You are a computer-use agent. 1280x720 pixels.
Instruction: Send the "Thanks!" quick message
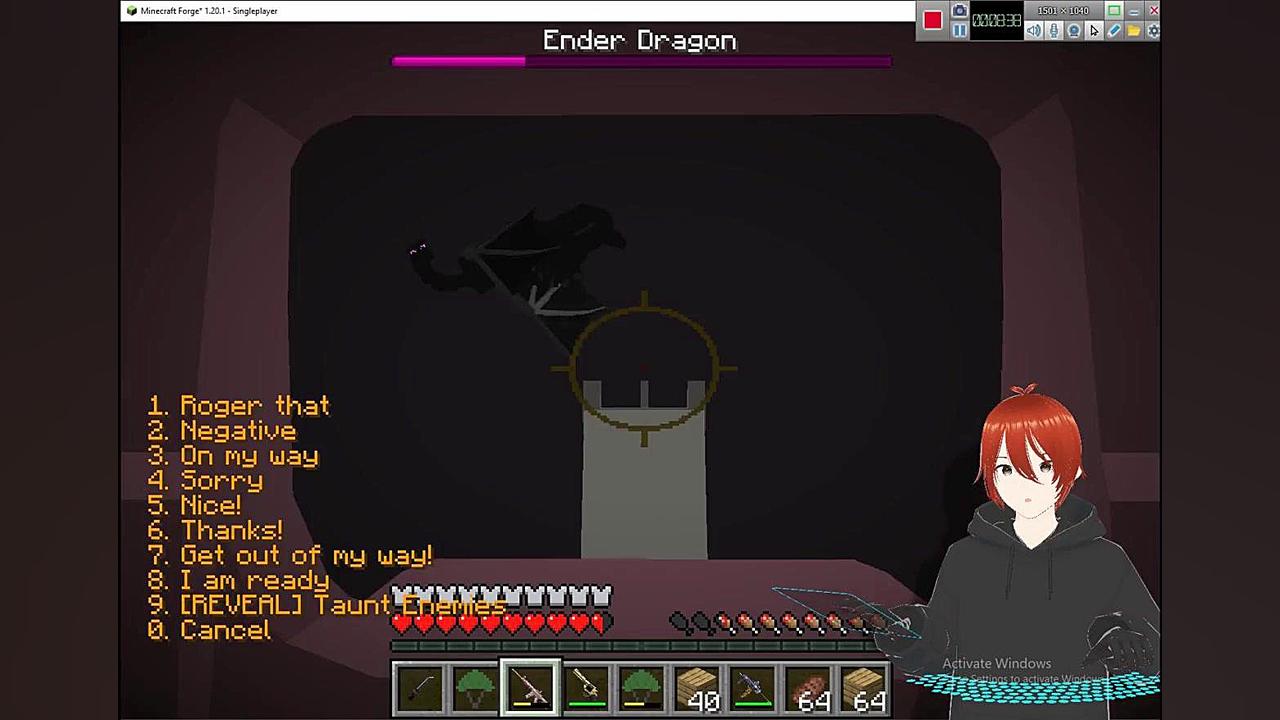click(230, 531)
